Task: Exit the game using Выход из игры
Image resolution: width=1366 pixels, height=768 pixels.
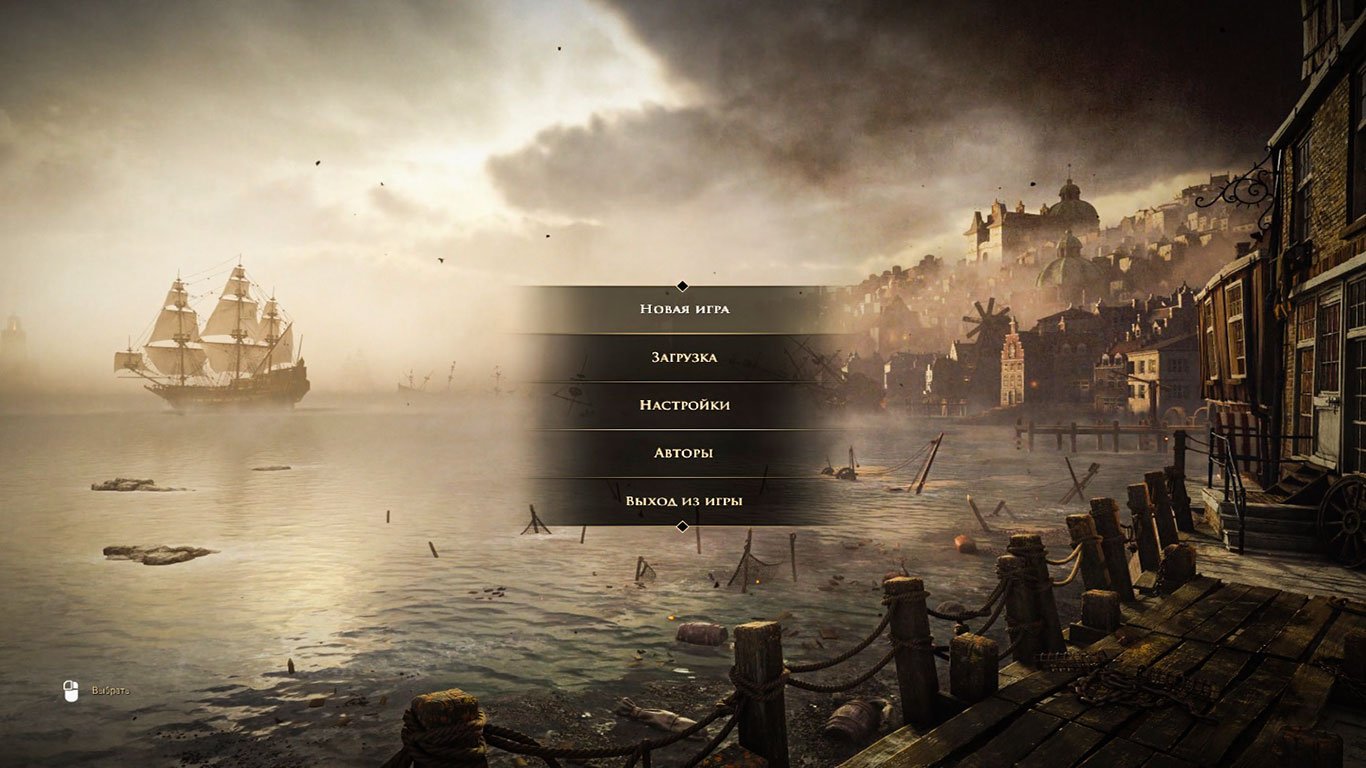Action: 683,500
